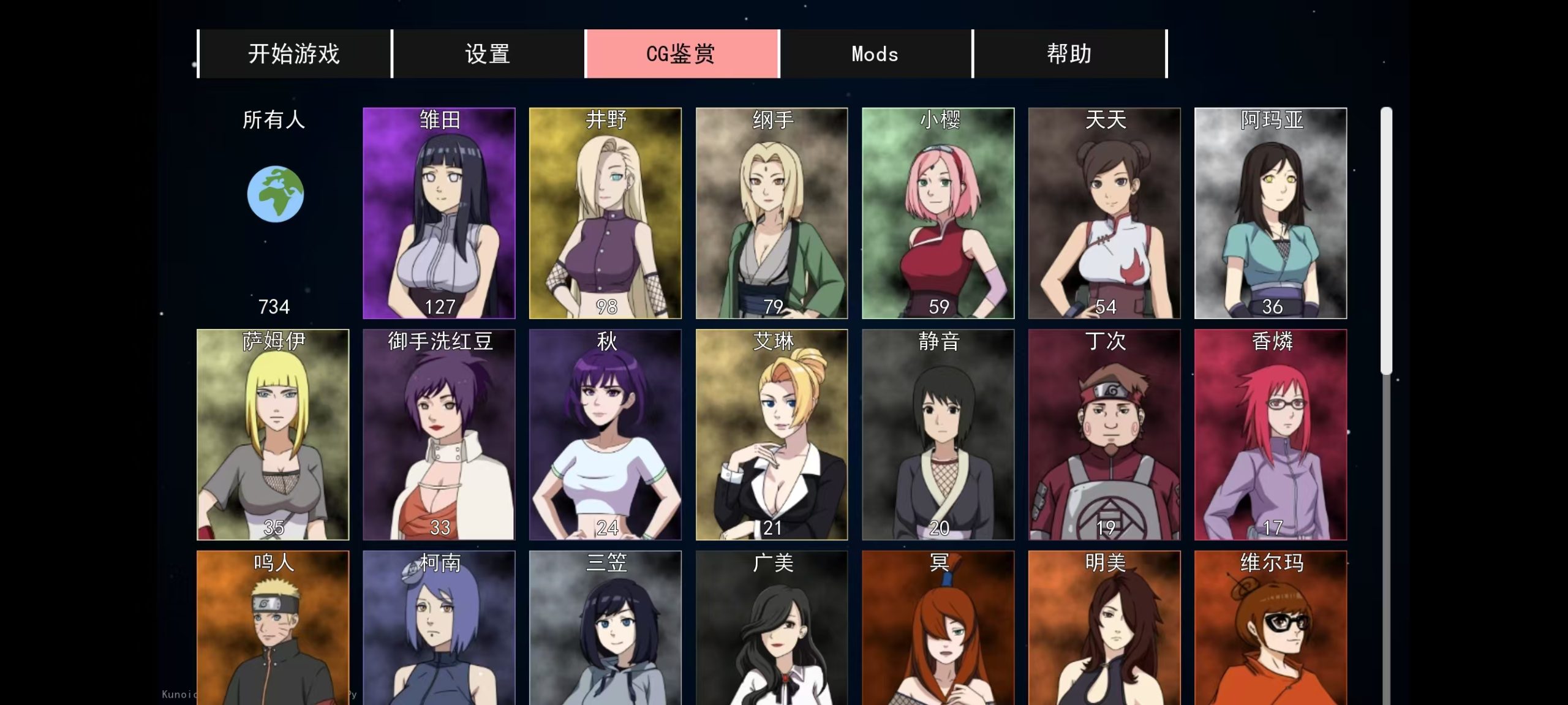Open the 天天 gallery card
1568x705 pixels.
click(1104, 213)
